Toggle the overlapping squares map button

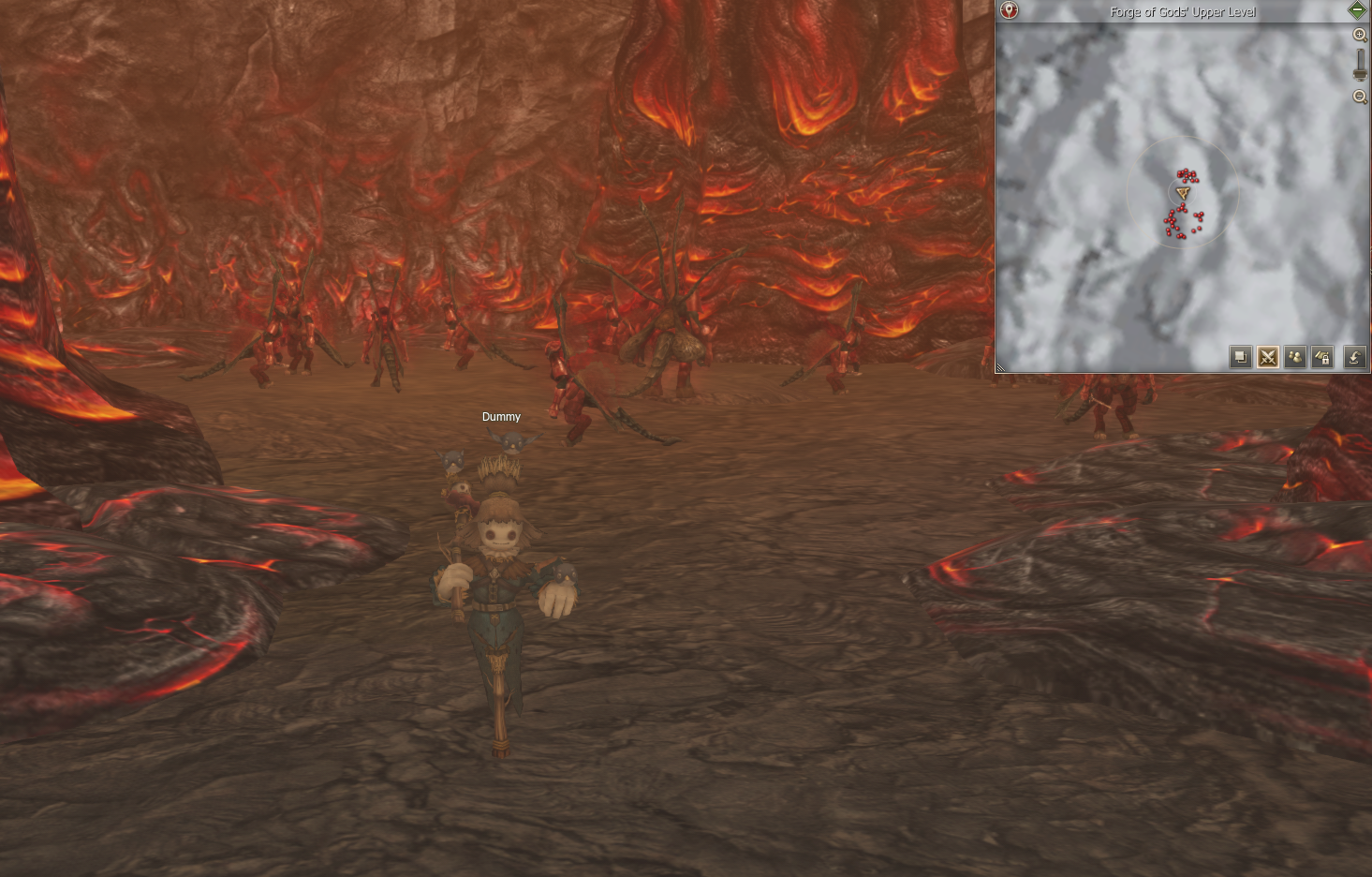pyautogui.click(x=1240, y=357)
